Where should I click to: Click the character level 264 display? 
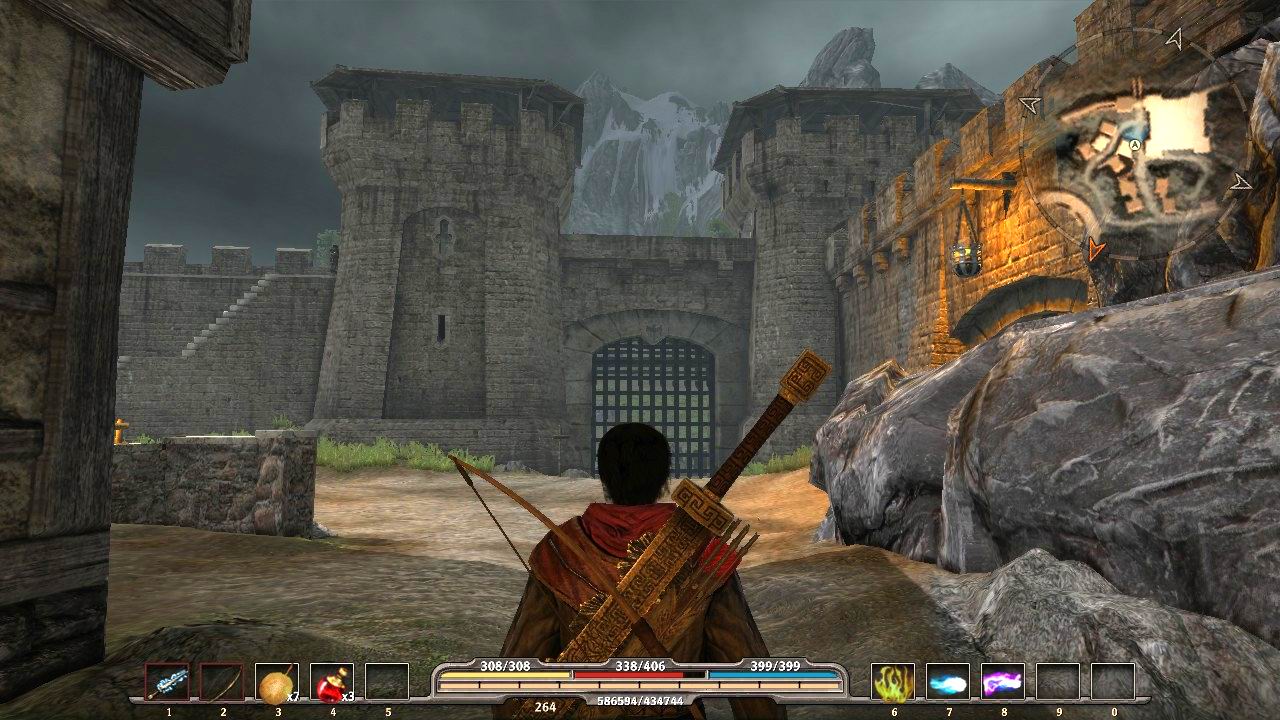(545, 706)
